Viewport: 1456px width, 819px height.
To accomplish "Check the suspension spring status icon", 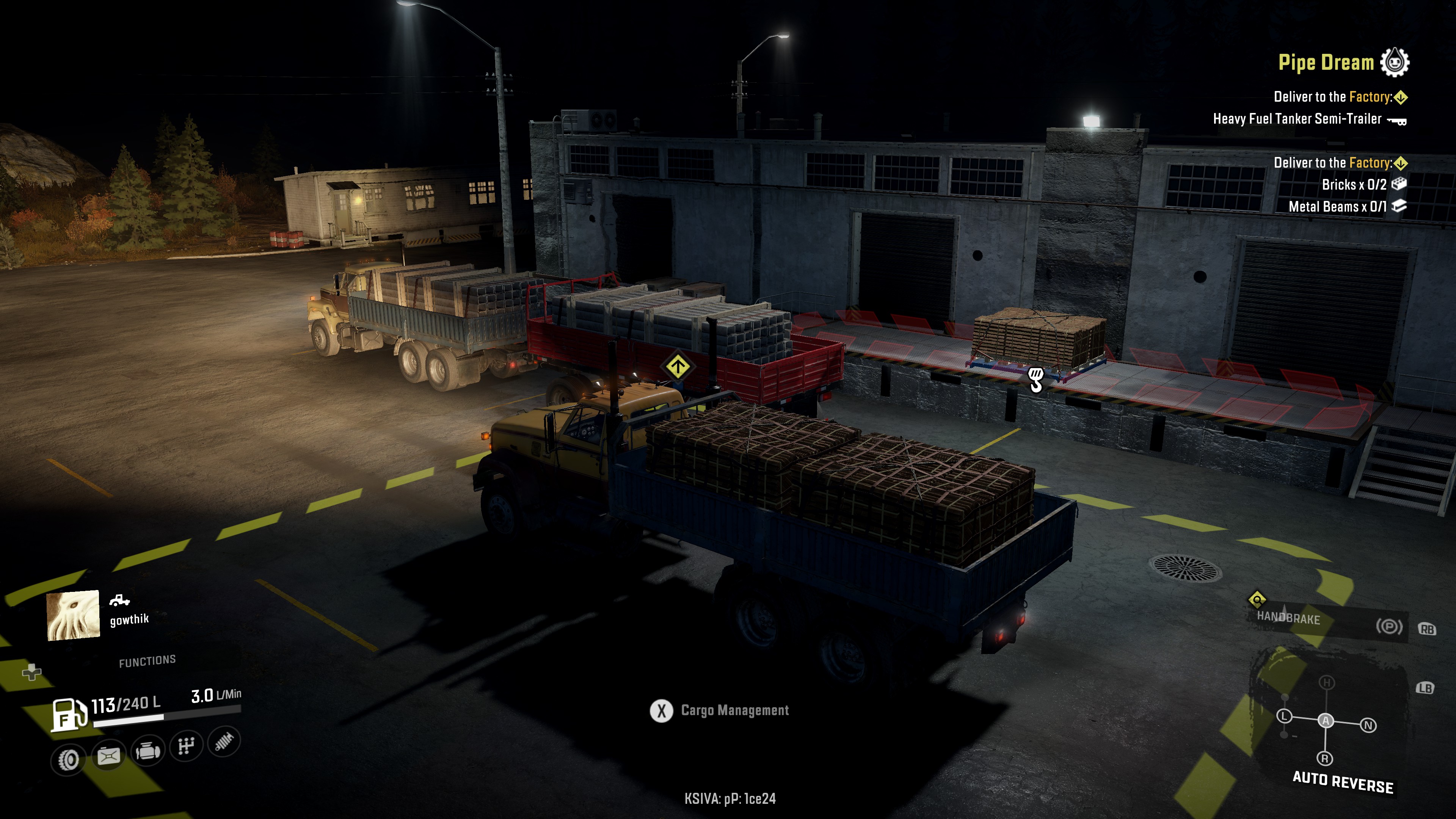I will pyautogui.click(x=224, y=741).
